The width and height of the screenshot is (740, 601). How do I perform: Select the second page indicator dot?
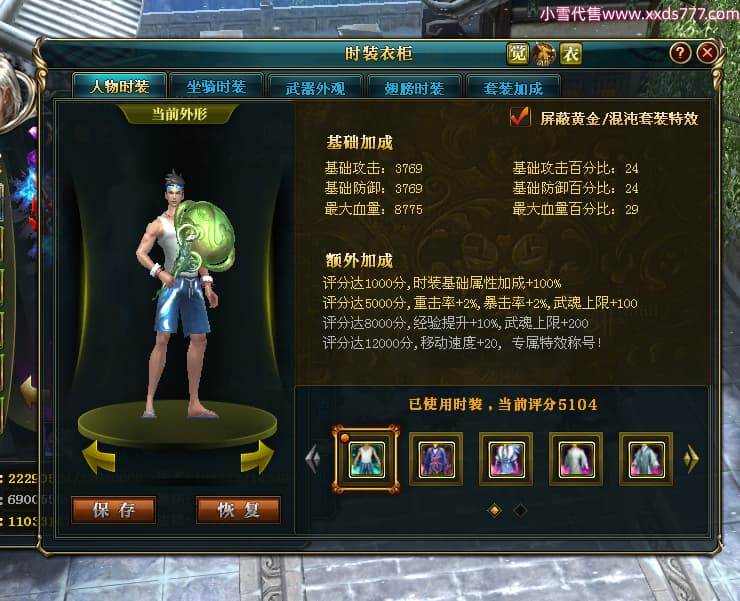520,510
